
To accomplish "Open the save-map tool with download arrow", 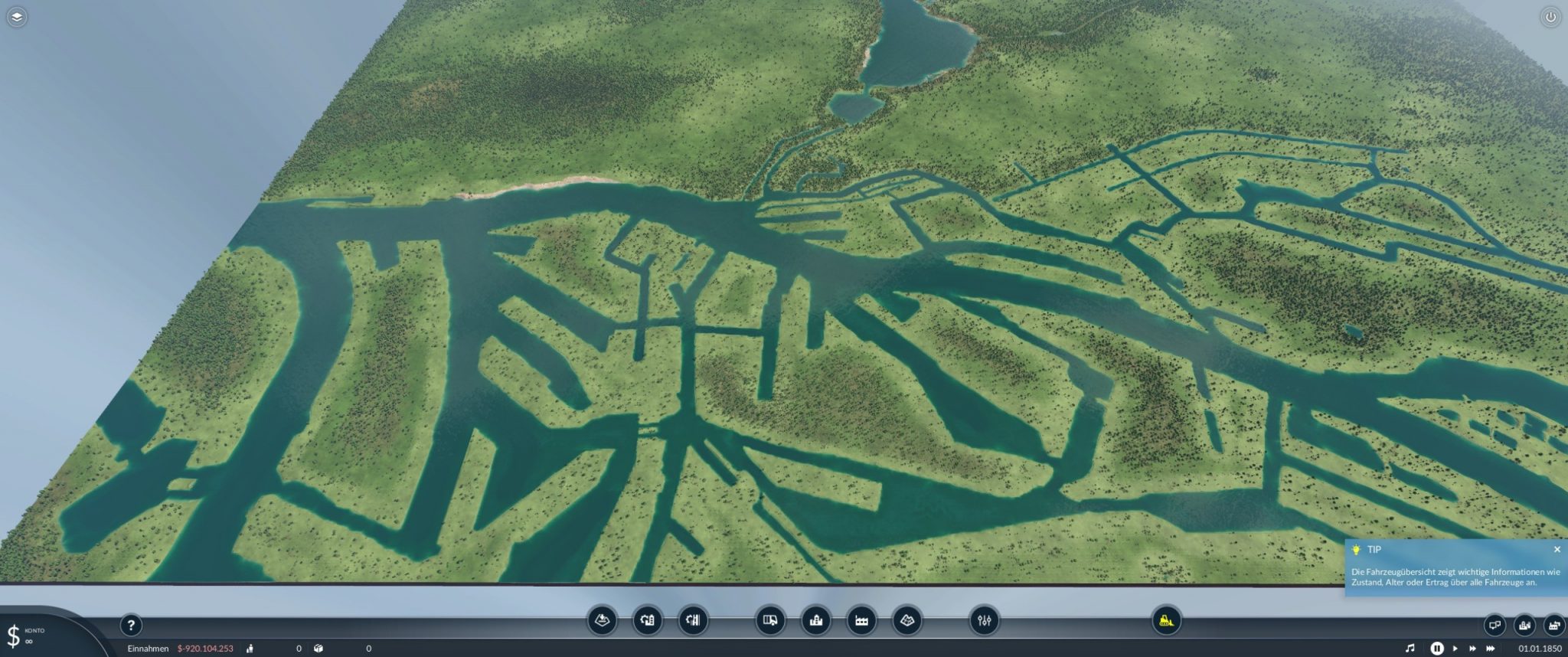I will tap(602, 620).
